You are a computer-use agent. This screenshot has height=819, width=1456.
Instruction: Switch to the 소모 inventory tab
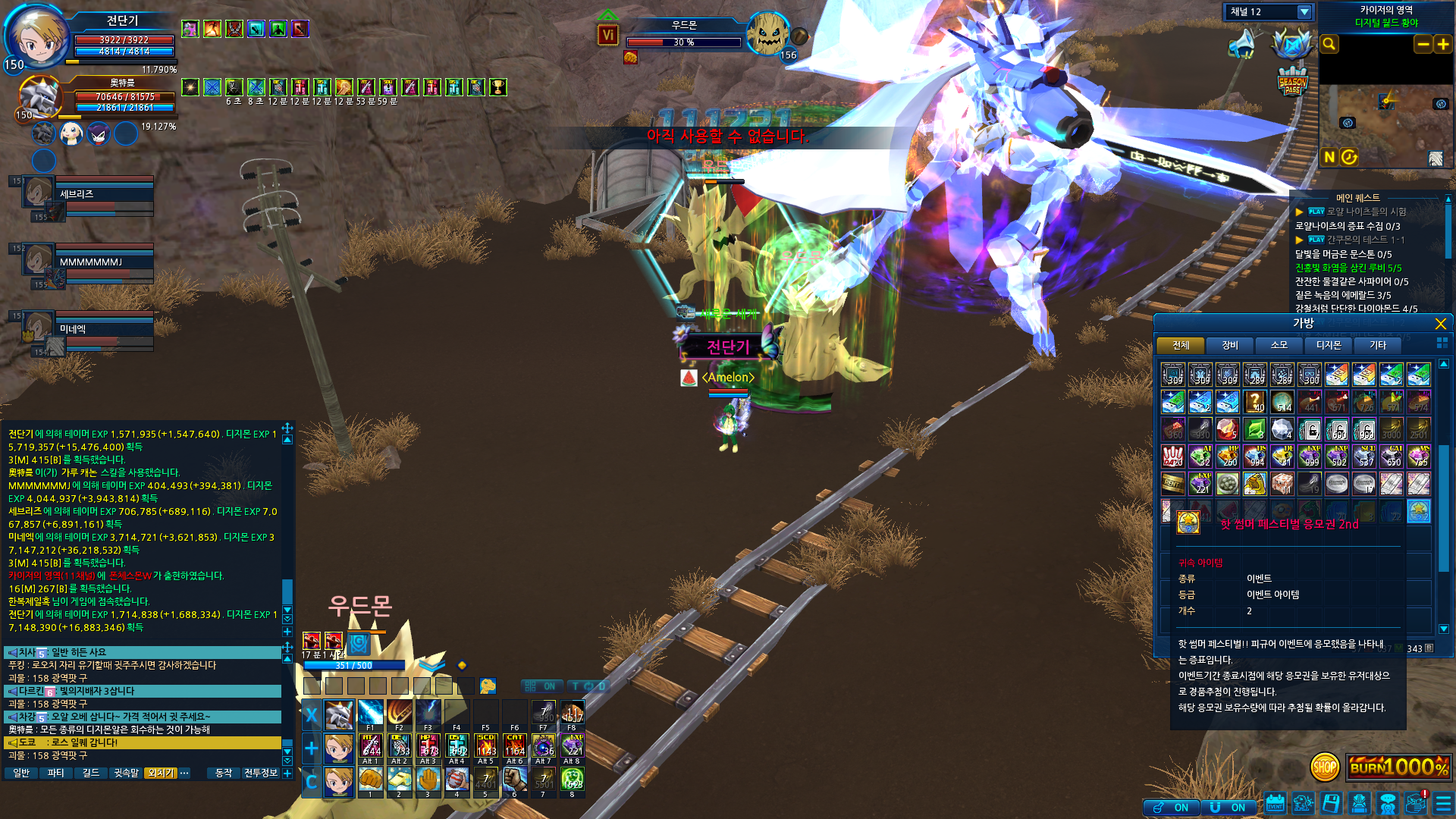1279,346
